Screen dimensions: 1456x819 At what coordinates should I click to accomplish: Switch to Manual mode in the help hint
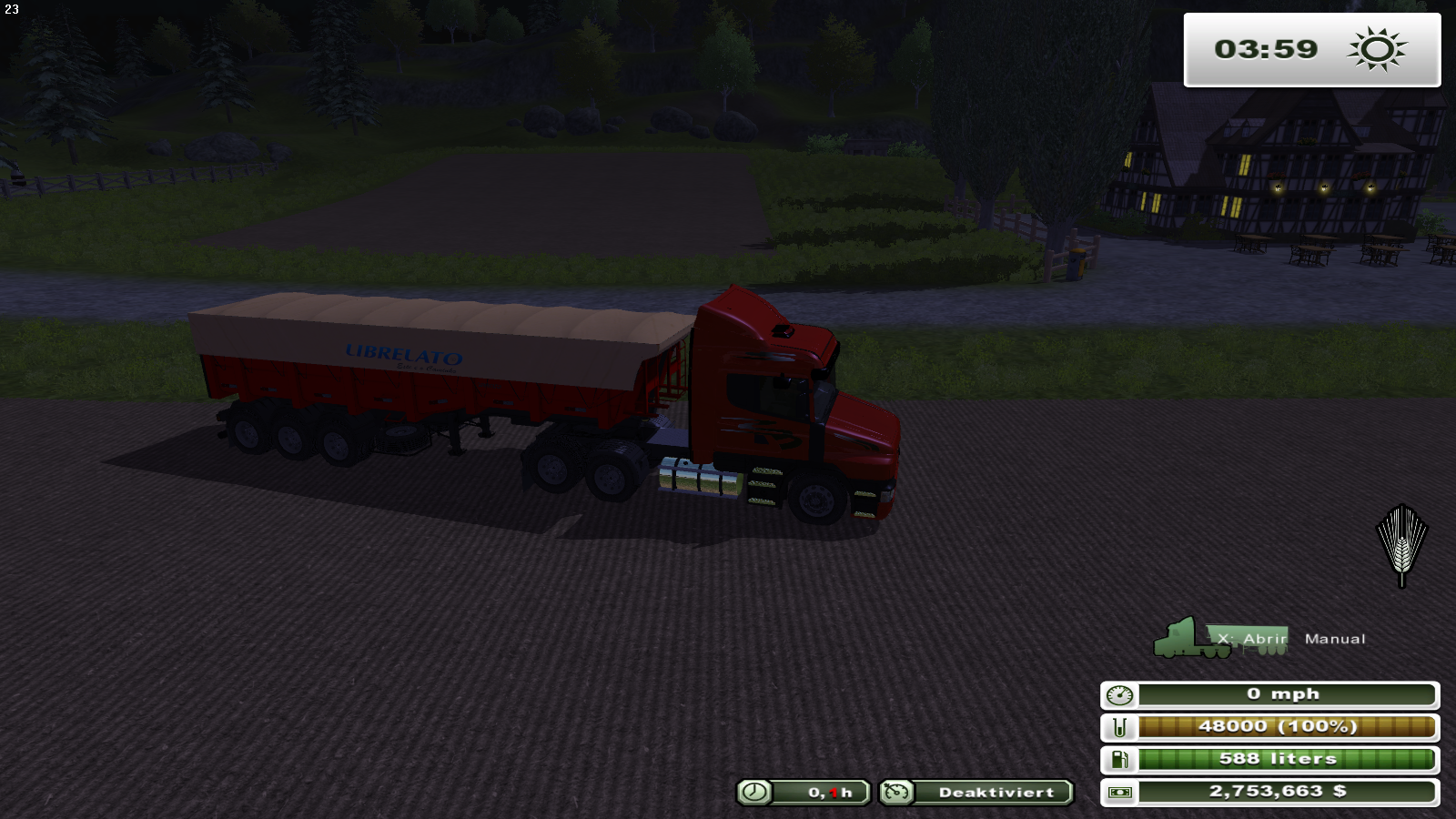[x=1335, y=639]
